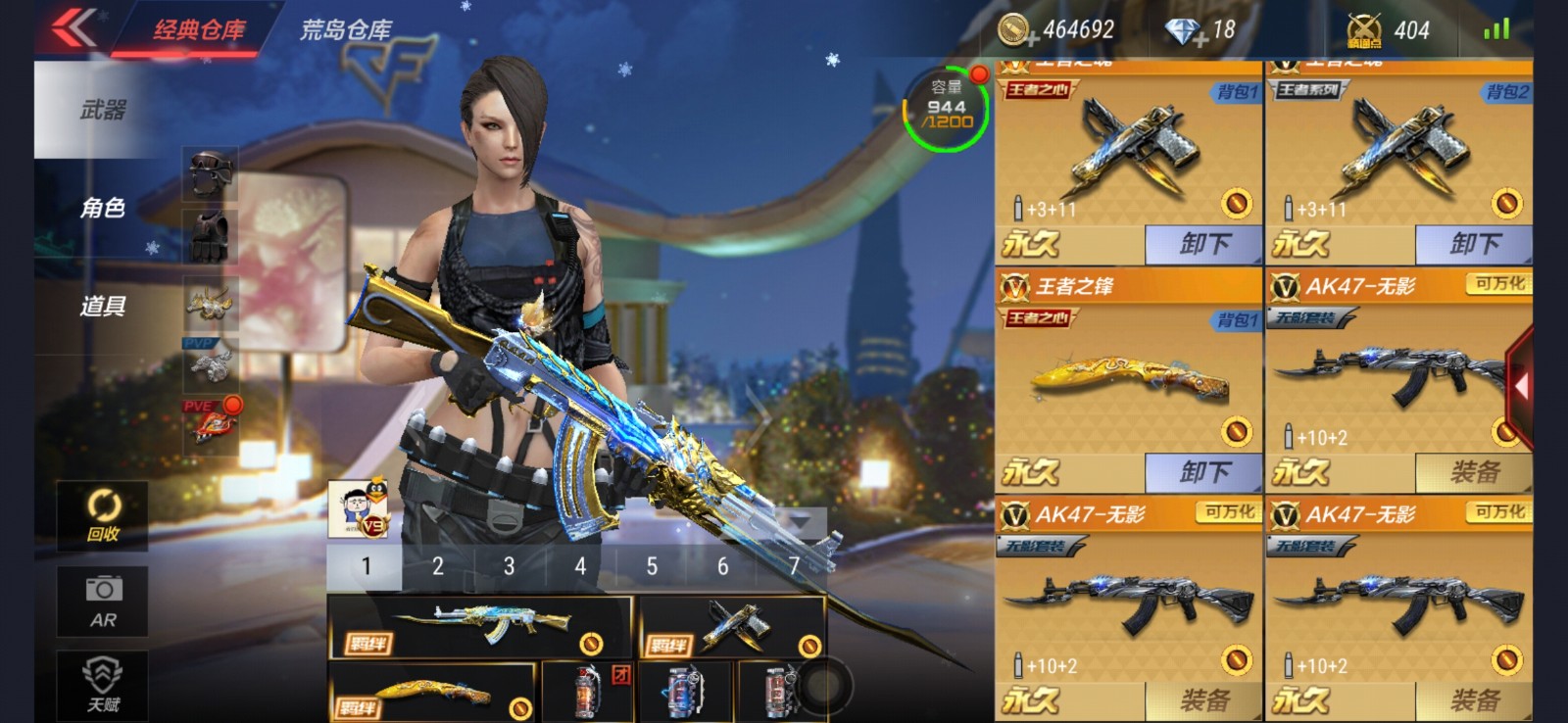This screenshot has height=723, width=1568.
Task: Open the 天赋 talent menu
Action: 103,686
